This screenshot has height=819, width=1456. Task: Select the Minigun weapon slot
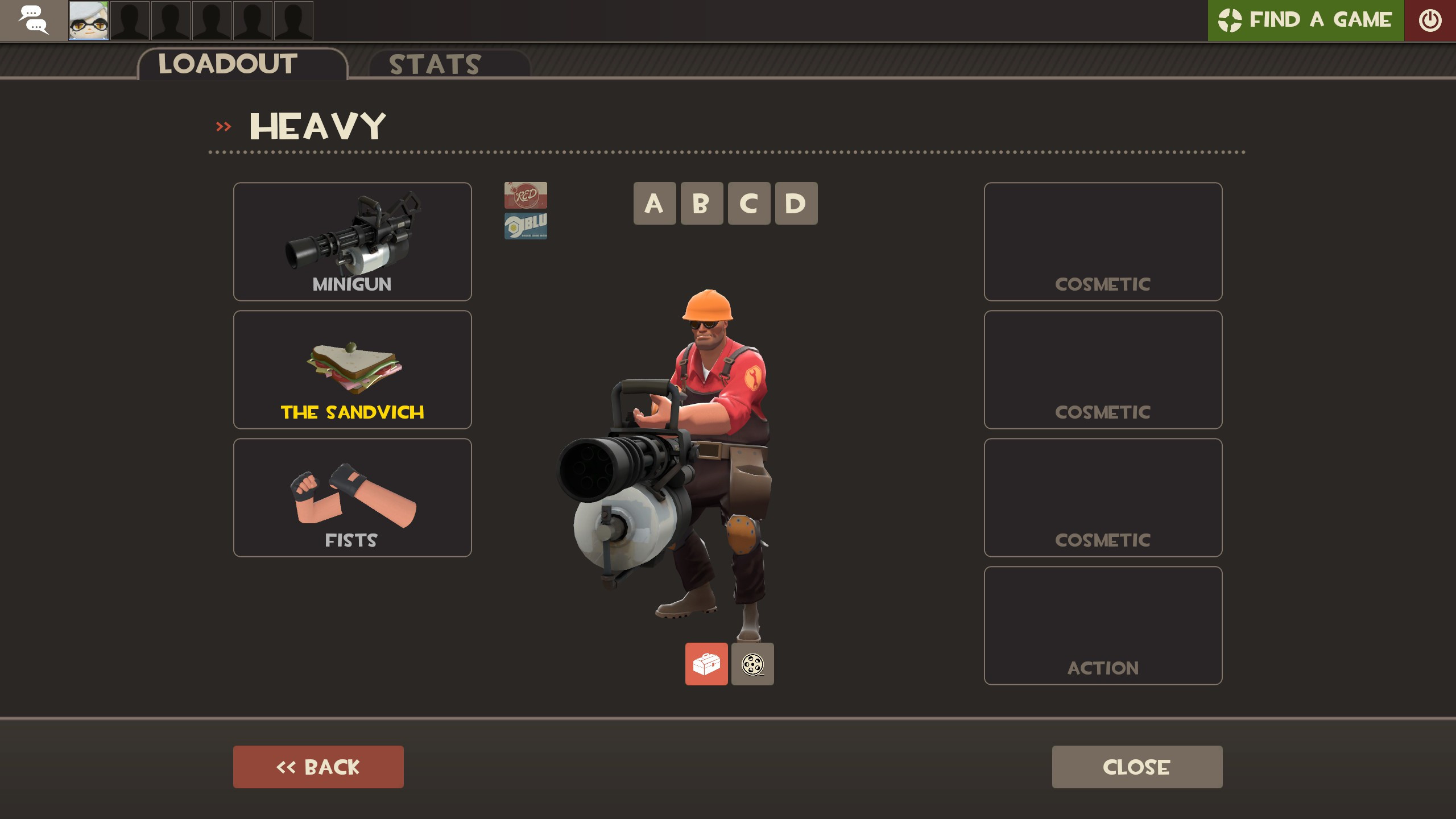pos(352,242)
